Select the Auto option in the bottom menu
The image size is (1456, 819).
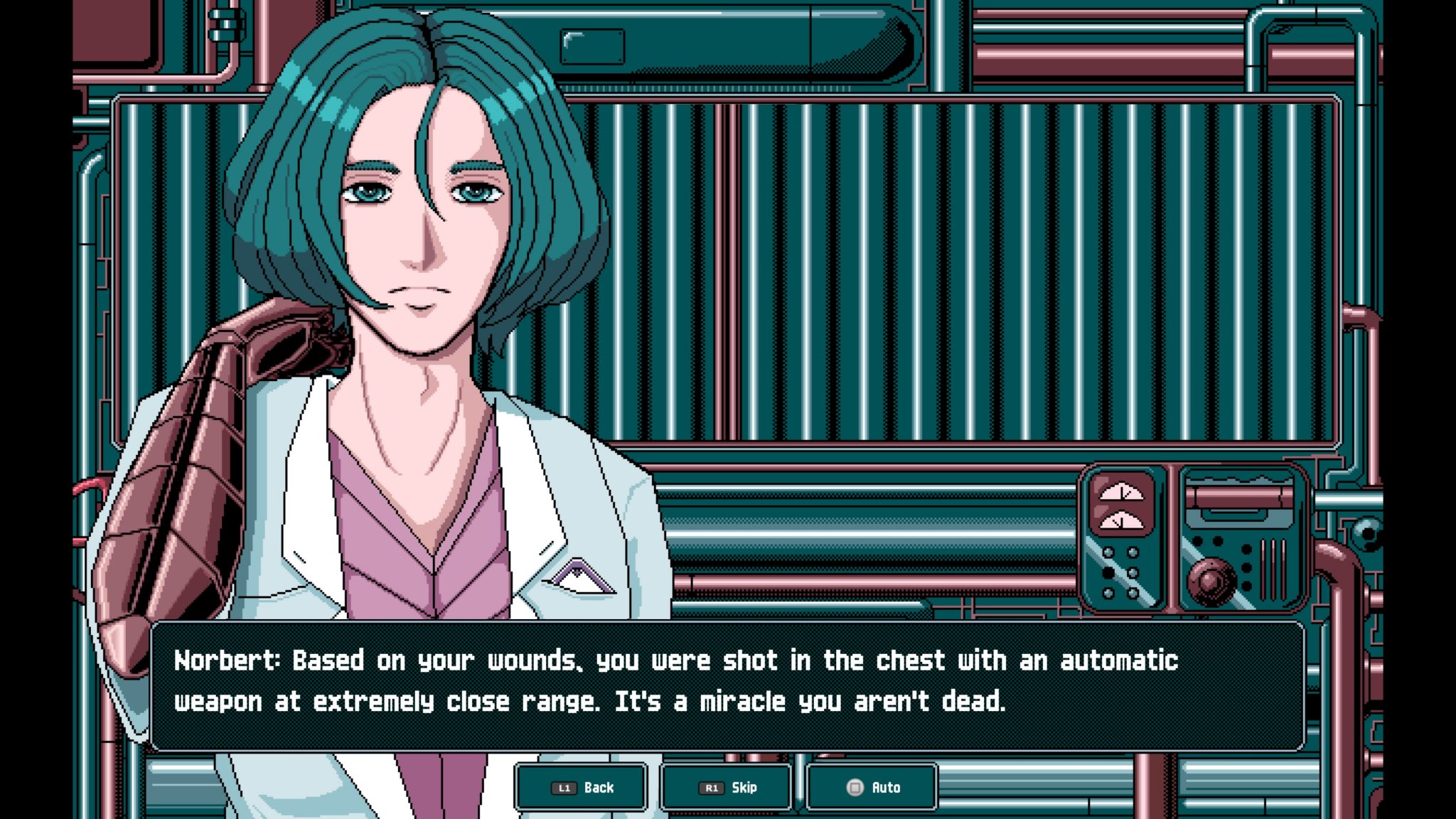tap(872, 787)
